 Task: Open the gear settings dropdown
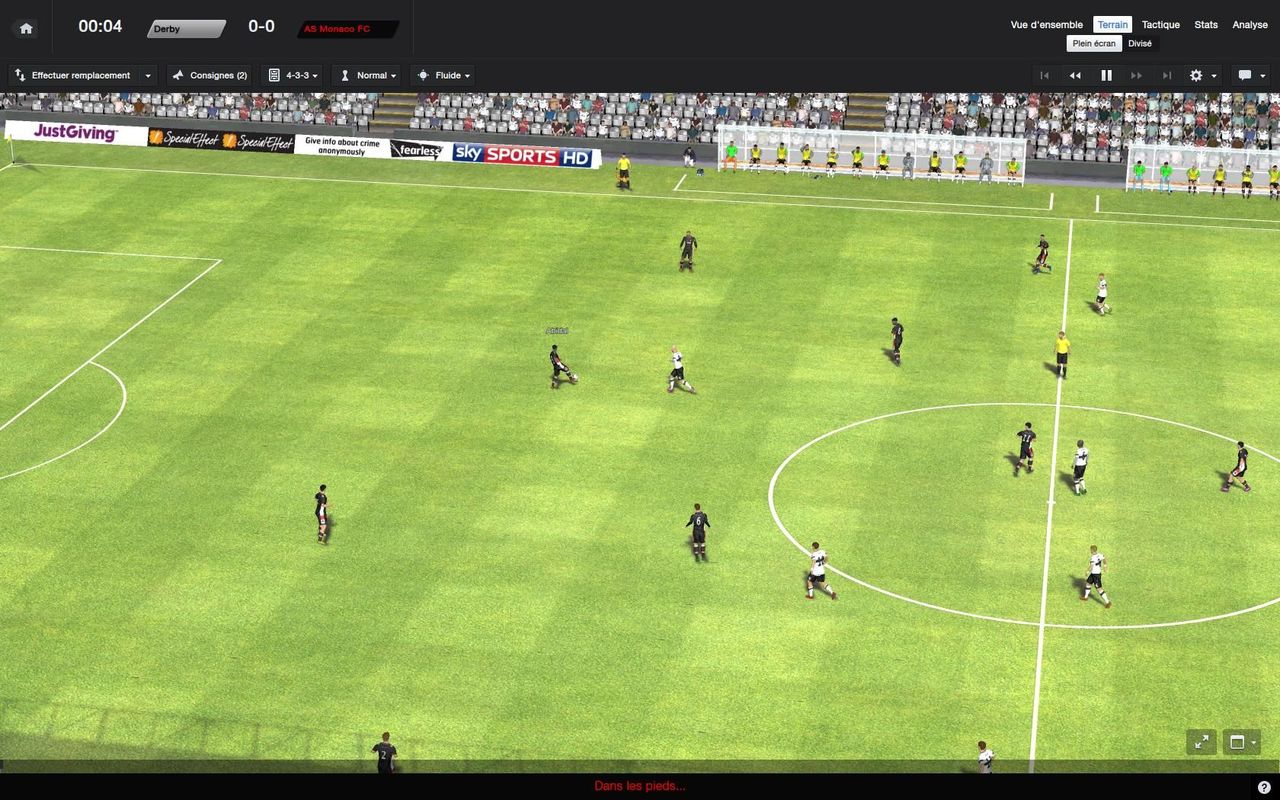(1201, 75)
